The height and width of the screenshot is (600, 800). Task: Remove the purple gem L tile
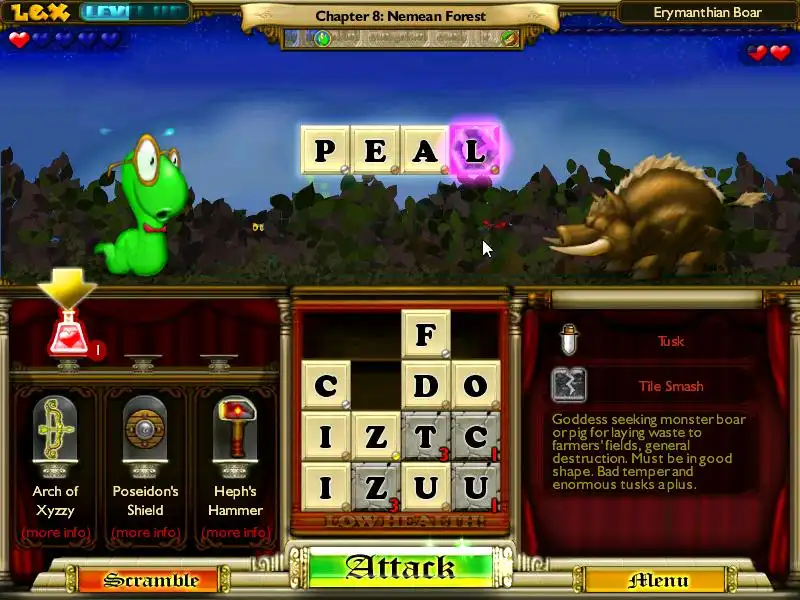475,150
